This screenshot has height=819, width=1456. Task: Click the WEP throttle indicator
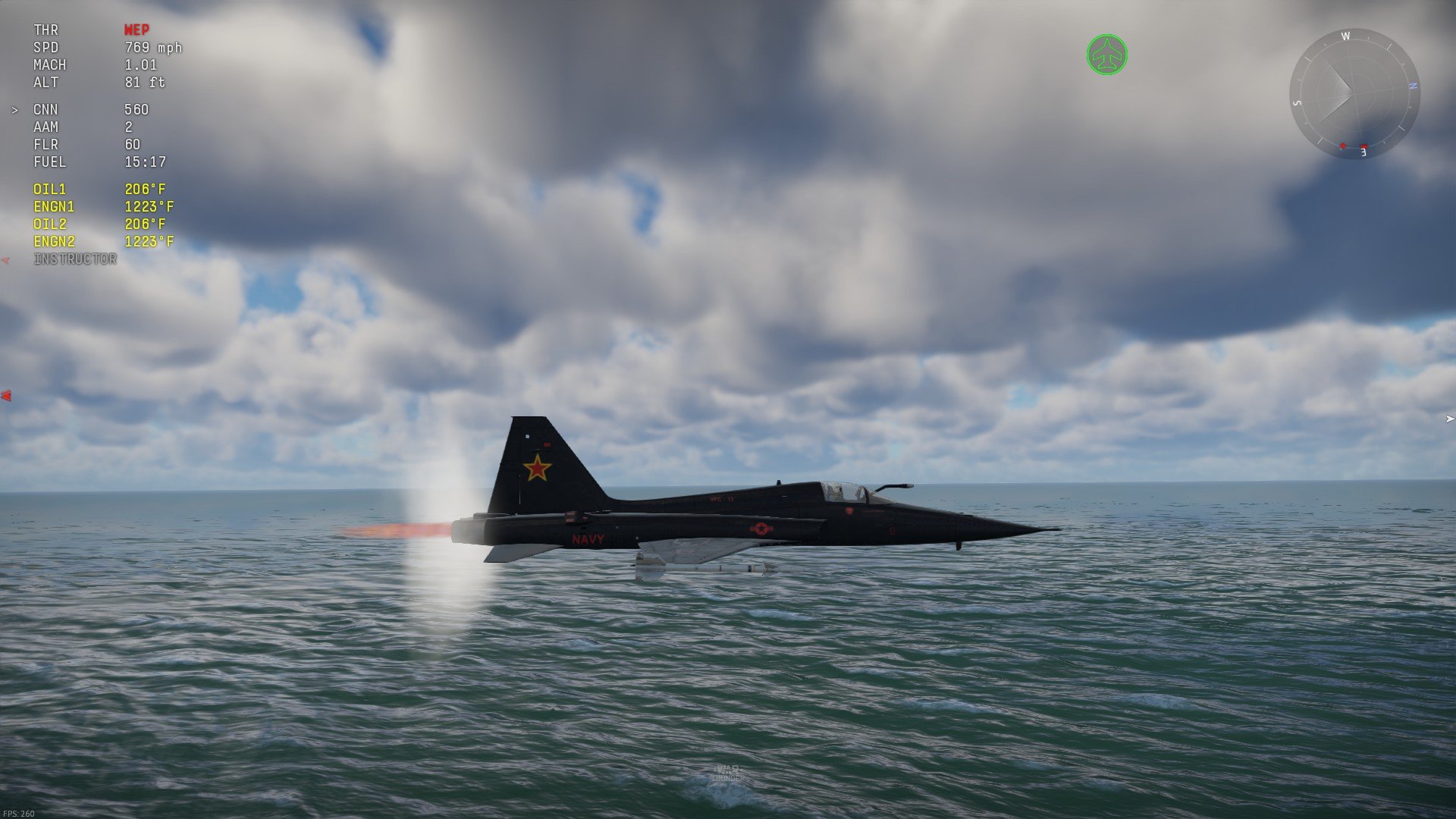point(139,30)
